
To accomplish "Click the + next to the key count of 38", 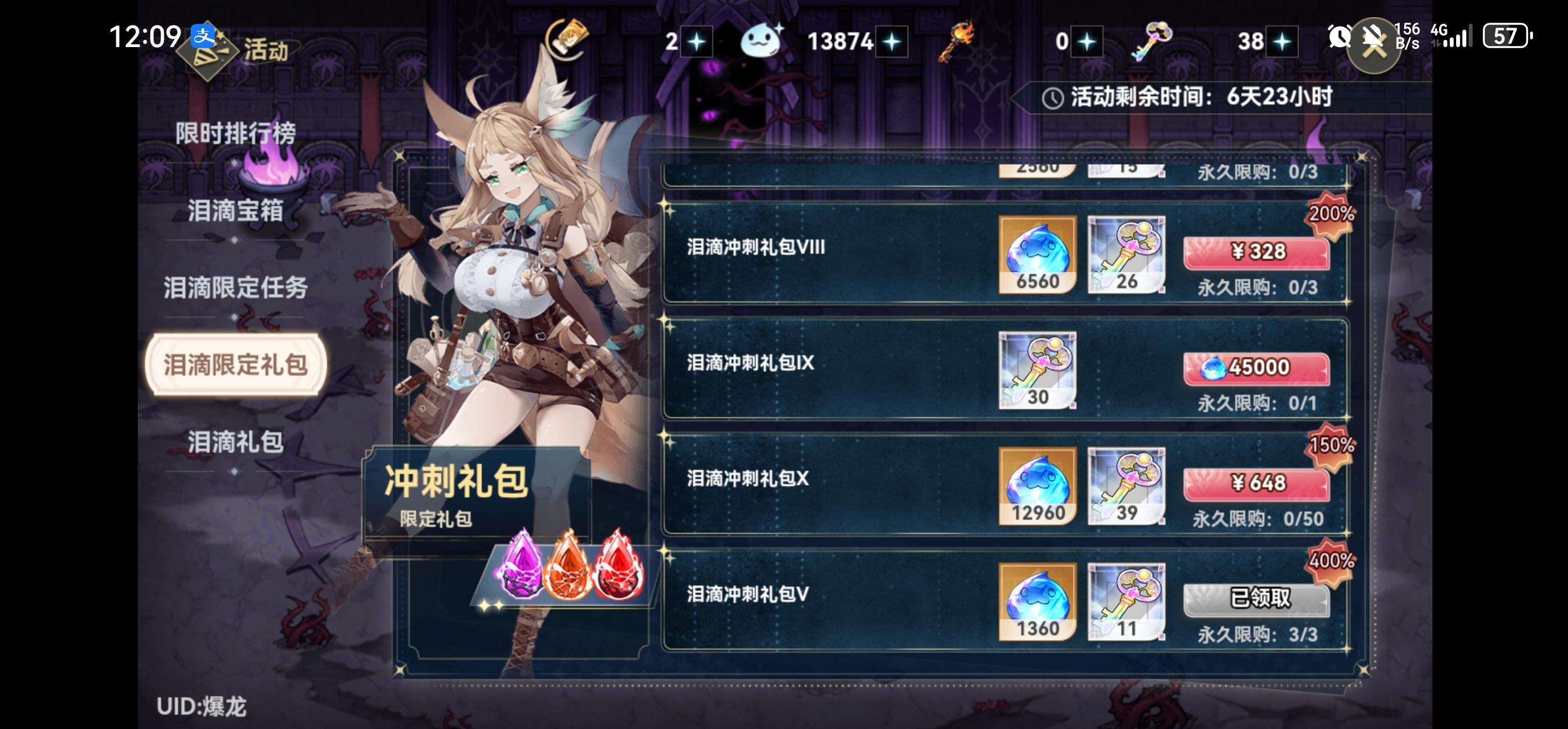I will [1282, 41].
